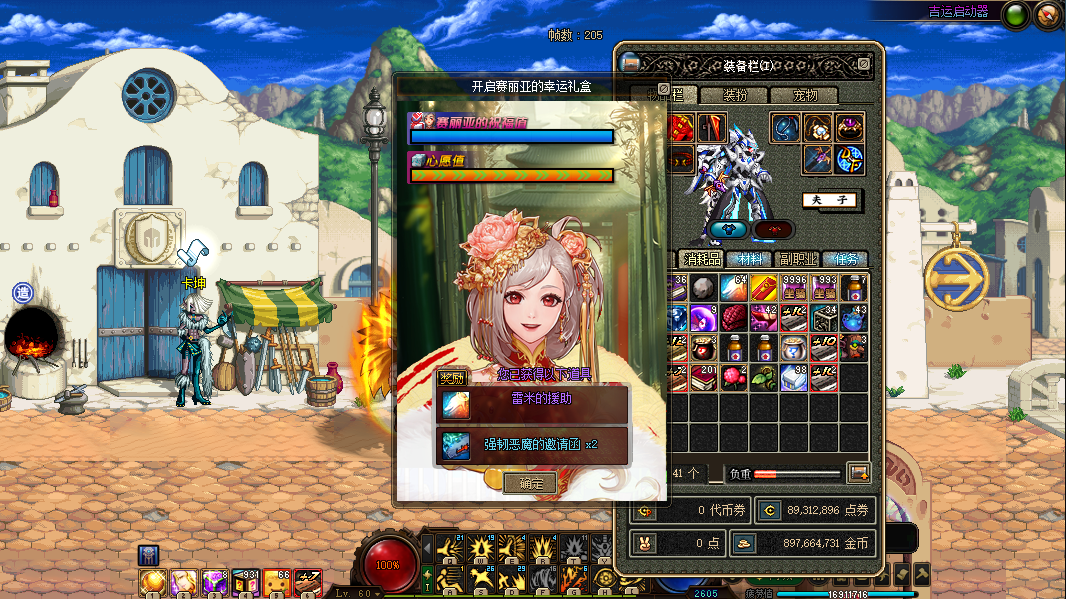1066x599 pixels.
Task: Select the 雷米的援助 reward item
Action: coord(533,405)
